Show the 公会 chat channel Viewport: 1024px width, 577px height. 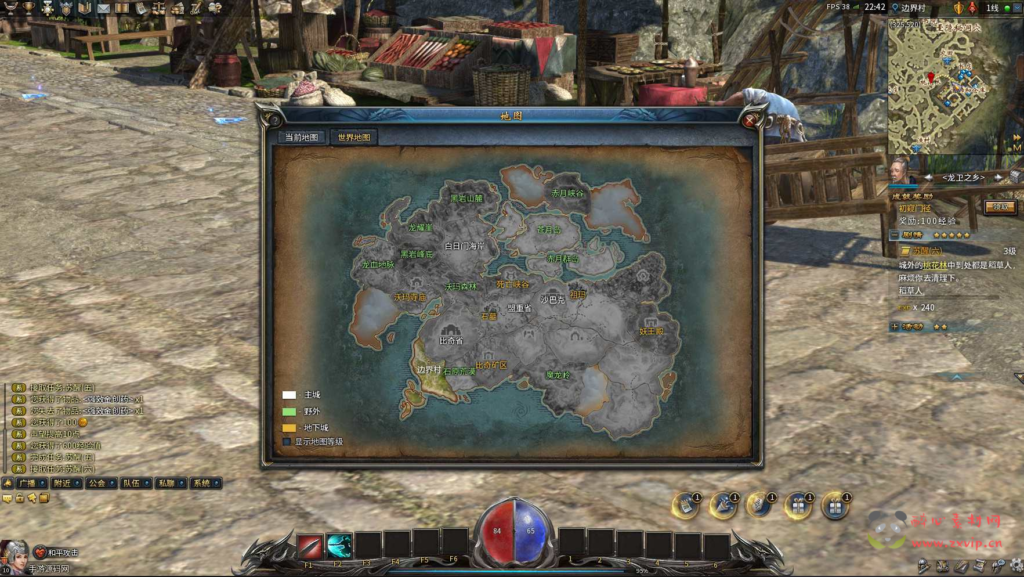click(97, 483)
